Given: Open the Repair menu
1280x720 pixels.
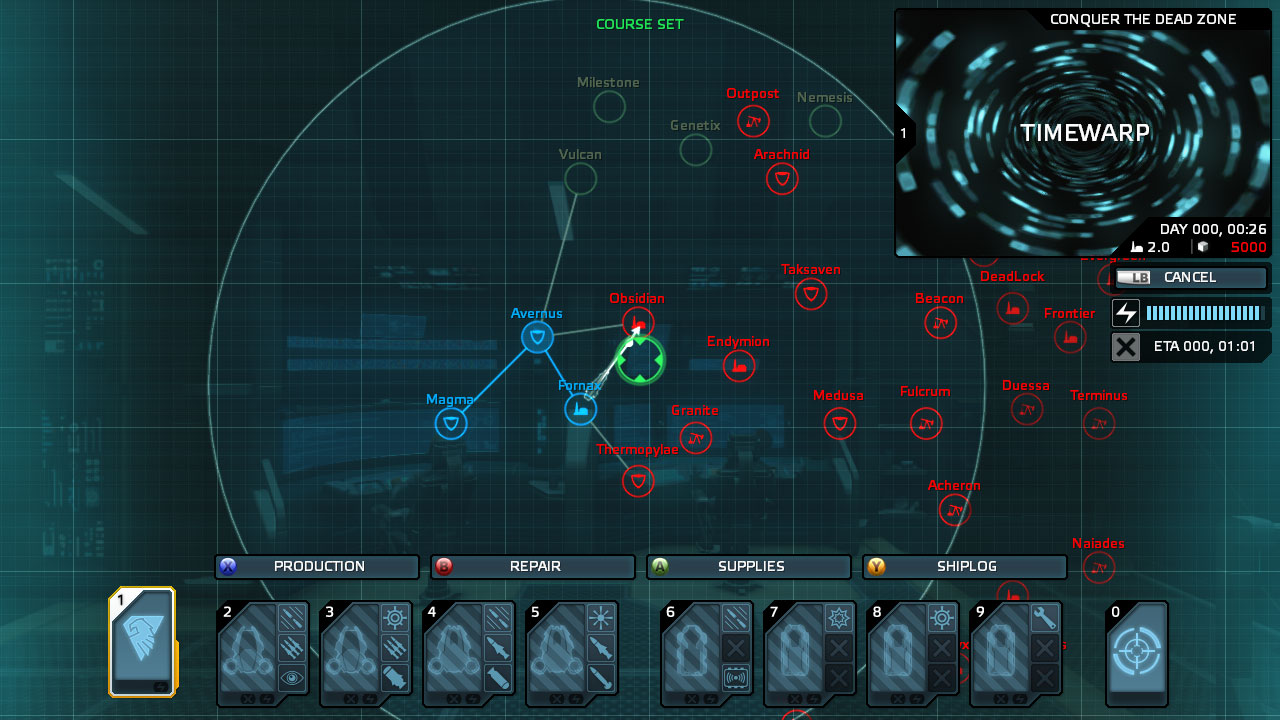Looking at the screenshot, I should coord(533,567).
